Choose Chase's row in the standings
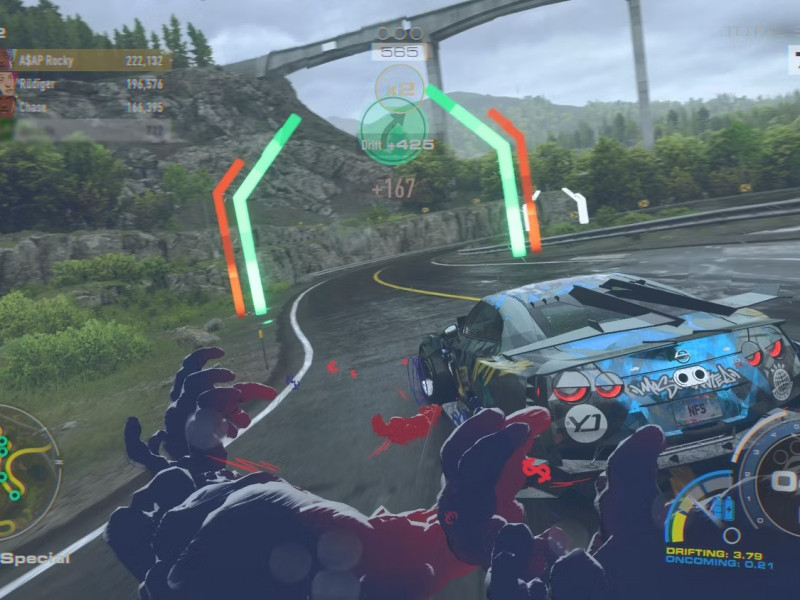The image size is (800, 600). pyautogui.click(x=90, y=106)
